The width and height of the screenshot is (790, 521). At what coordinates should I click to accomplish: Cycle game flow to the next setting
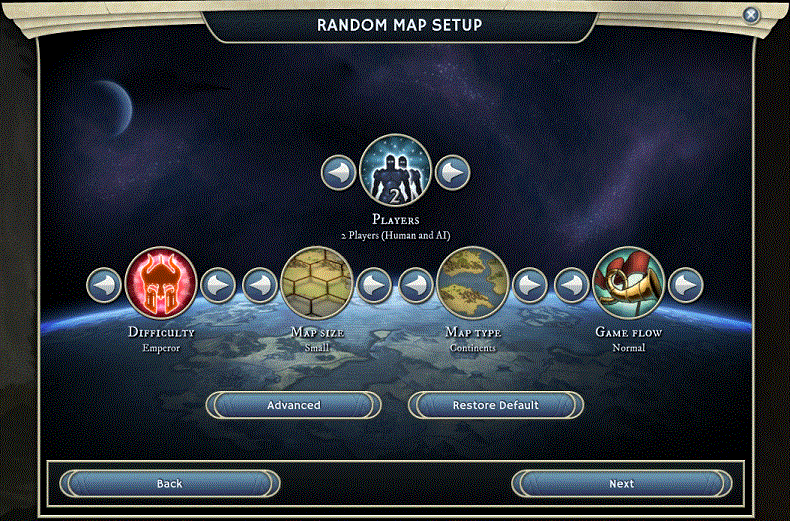[x=686, y=285]
